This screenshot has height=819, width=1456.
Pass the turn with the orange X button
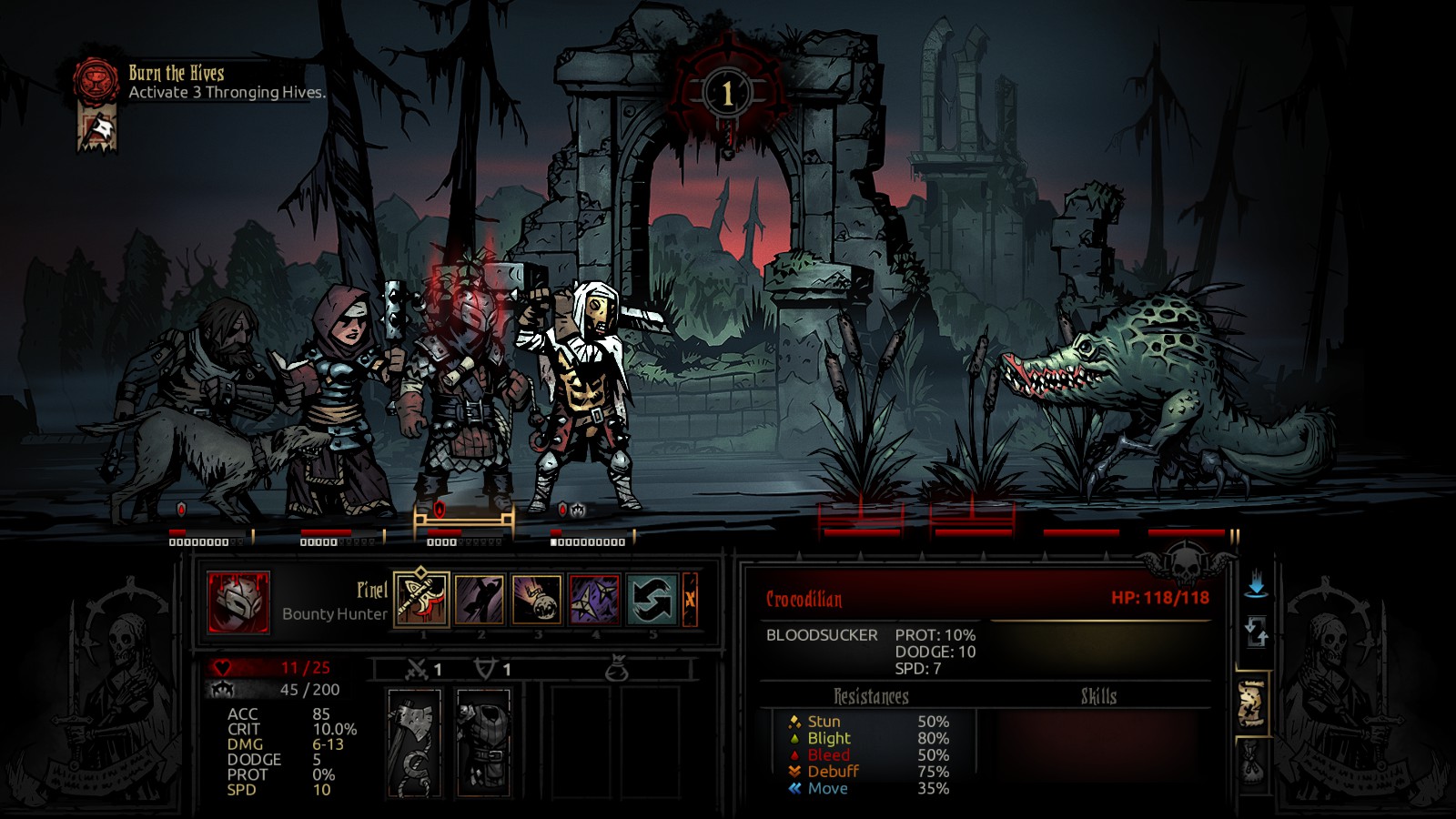[x=690, y=600]
